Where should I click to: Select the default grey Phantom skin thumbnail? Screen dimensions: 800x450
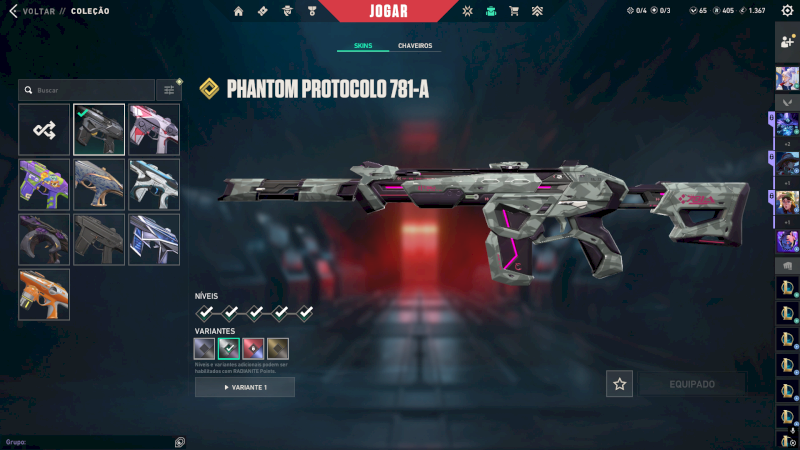(99, 239)
